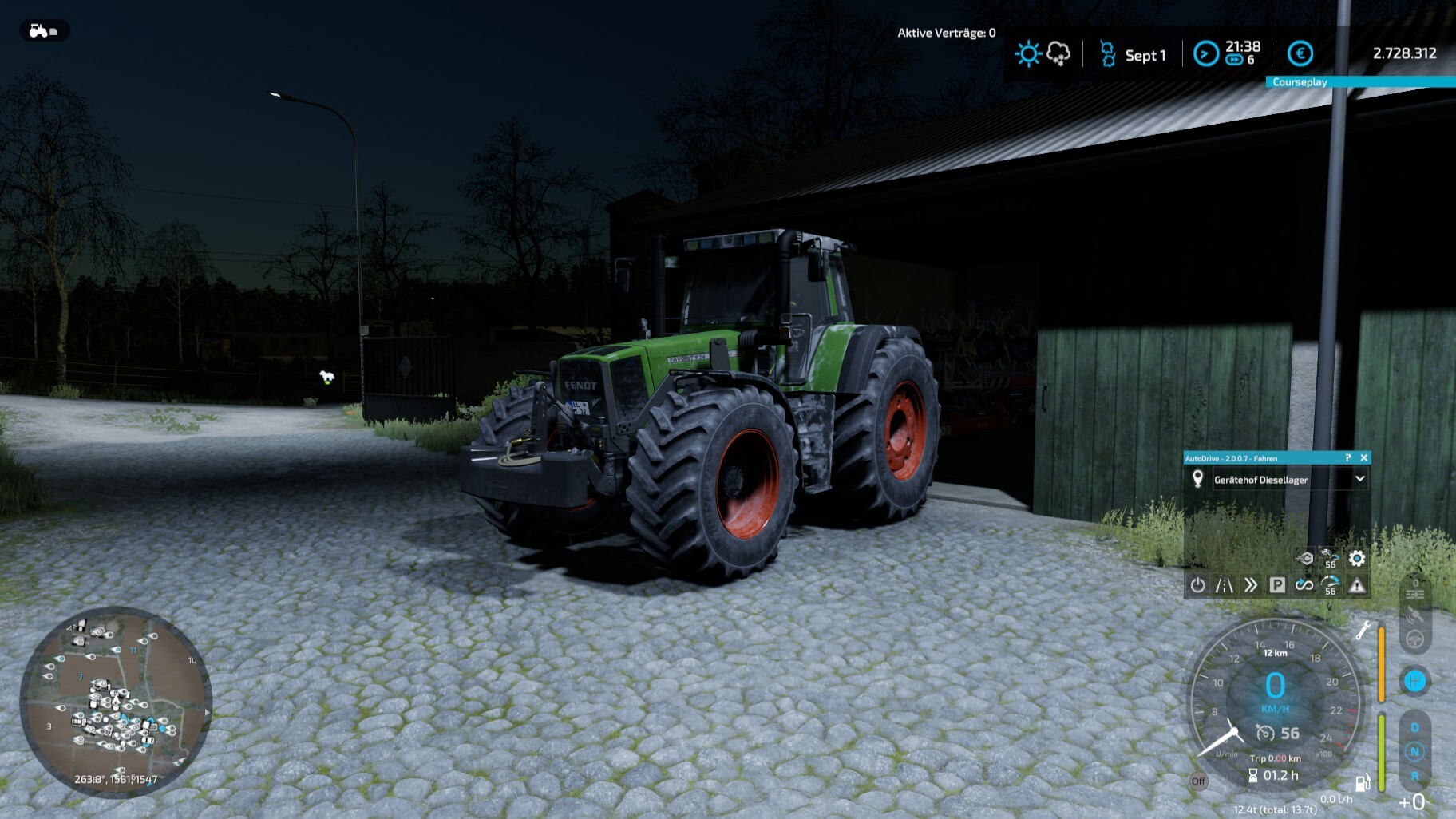
Task: Click the Courseplay C icon in AutoDrive
Action: click(1304, 558)
